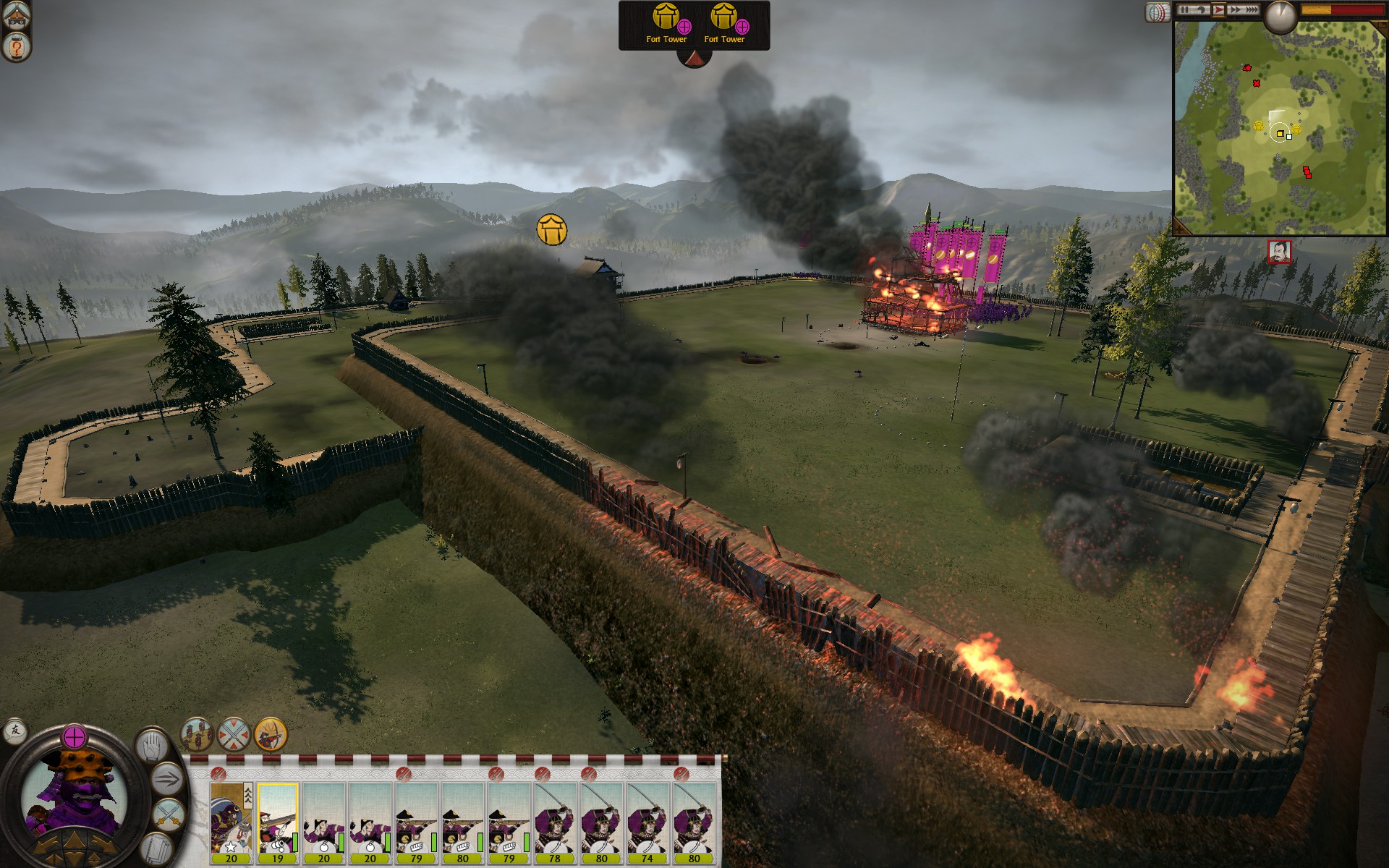
Task: Select the enemy general portrait below minimap
Action: pos(1279,252)
